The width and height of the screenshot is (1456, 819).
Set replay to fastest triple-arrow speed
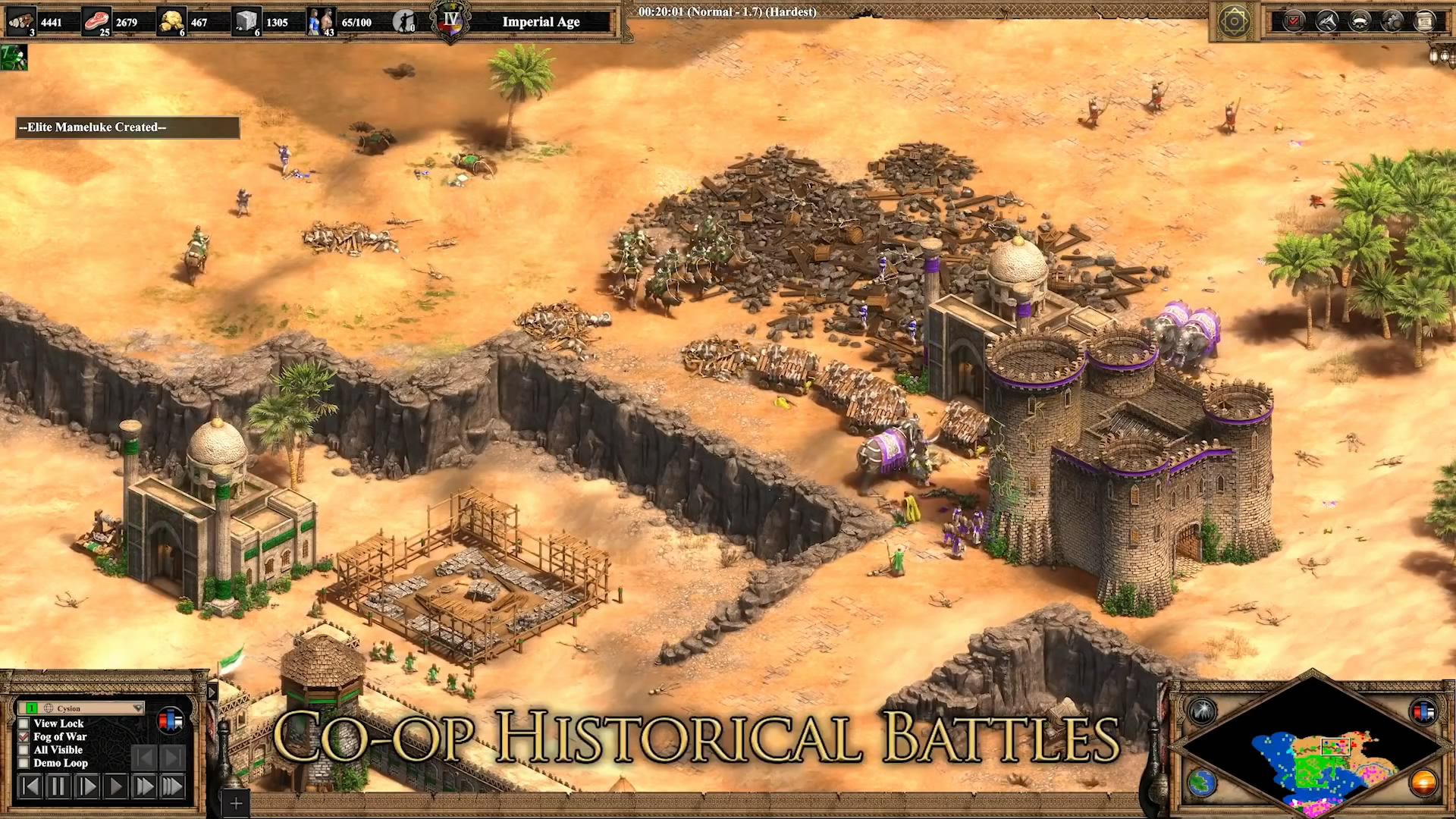click(172, 786)
